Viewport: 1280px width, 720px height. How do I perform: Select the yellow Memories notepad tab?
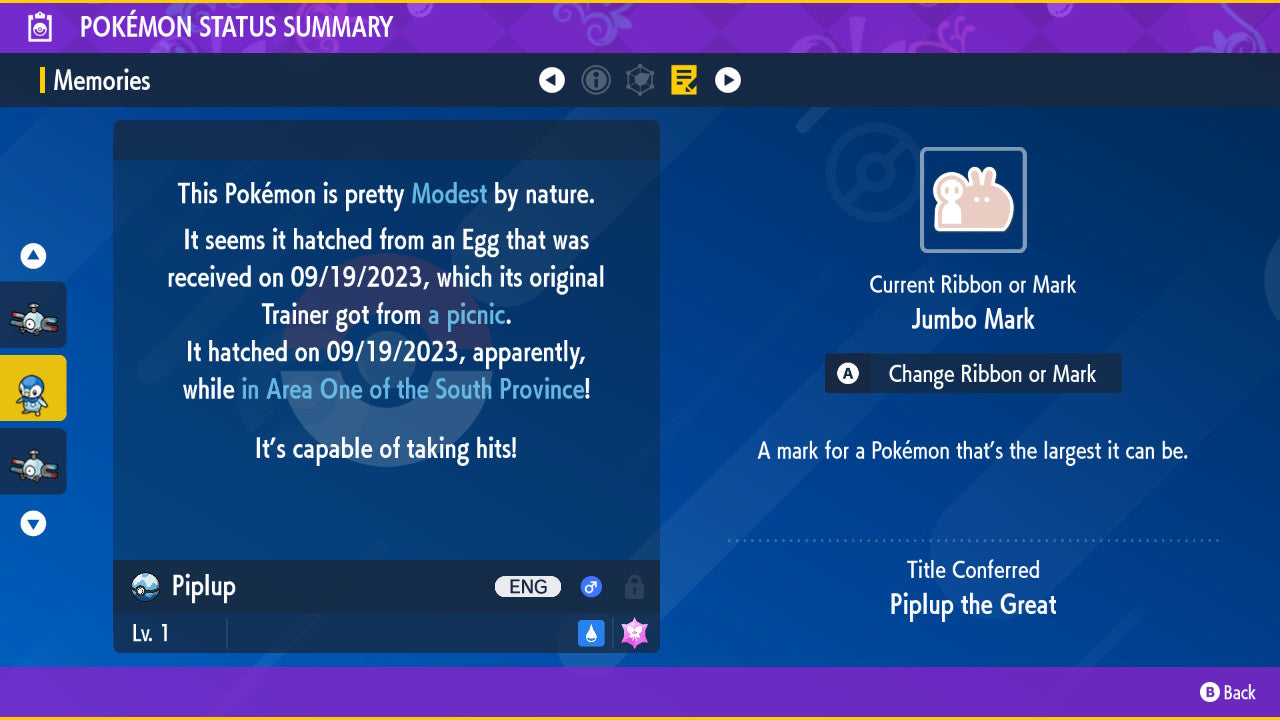coord(685,80)
